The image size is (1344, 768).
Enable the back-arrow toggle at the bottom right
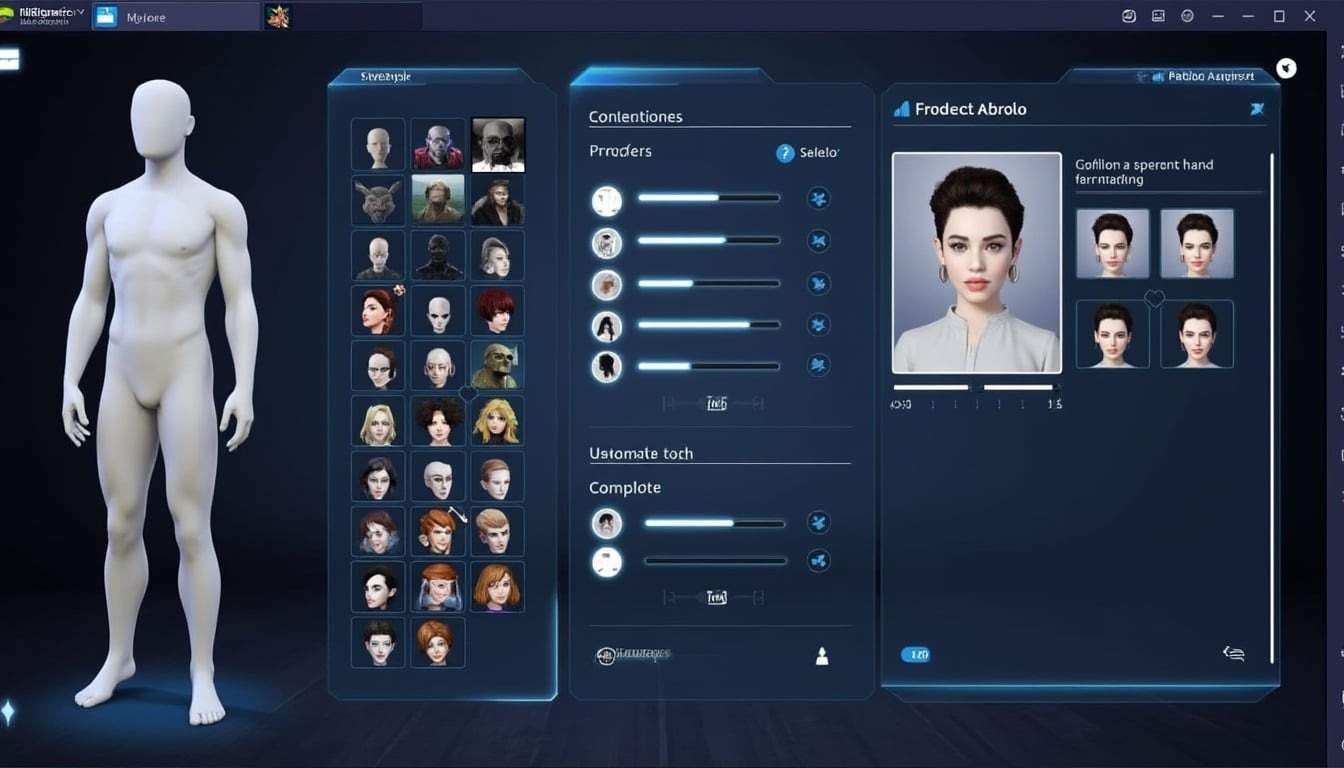click(1233, 653)
